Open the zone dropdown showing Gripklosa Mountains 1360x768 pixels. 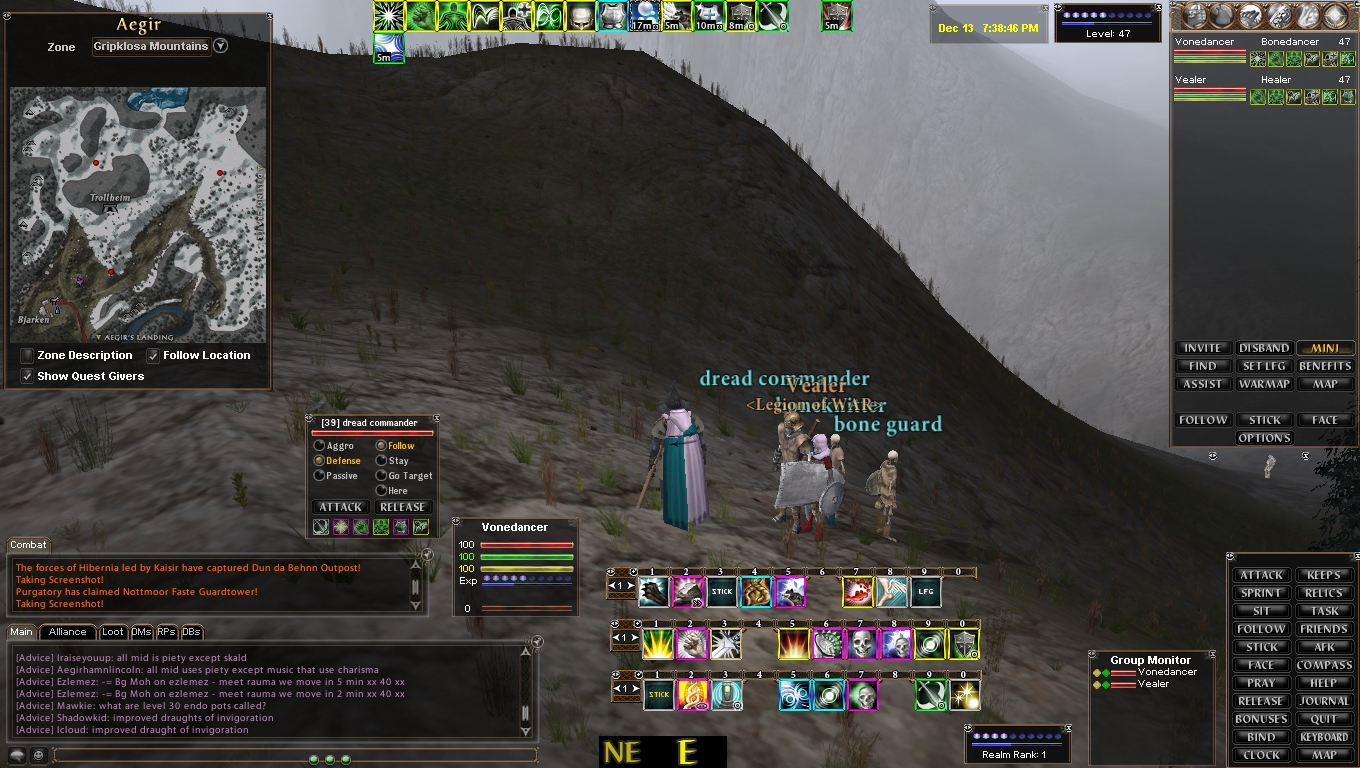pyautogui.click(x=221, y=46)
